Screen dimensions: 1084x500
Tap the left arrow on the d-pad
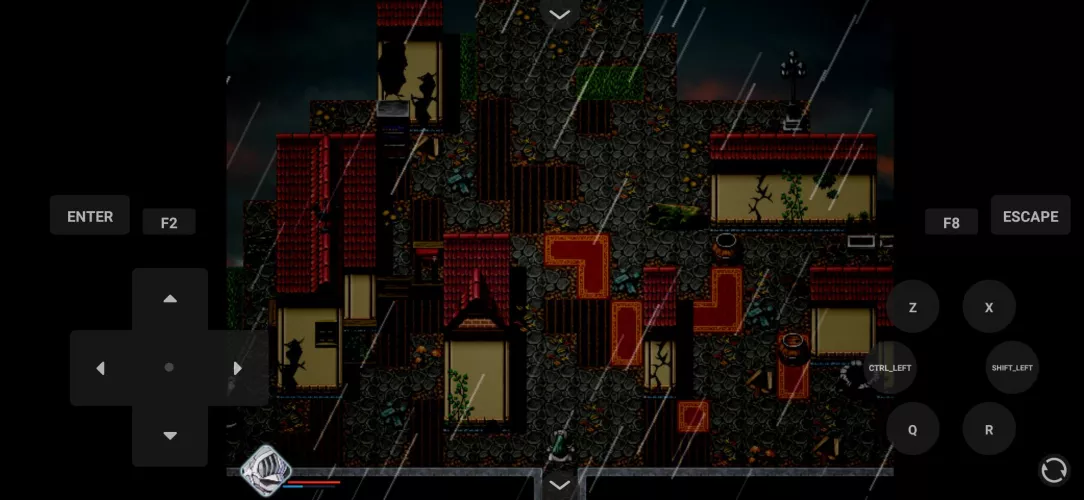click(x=100, y=368)
